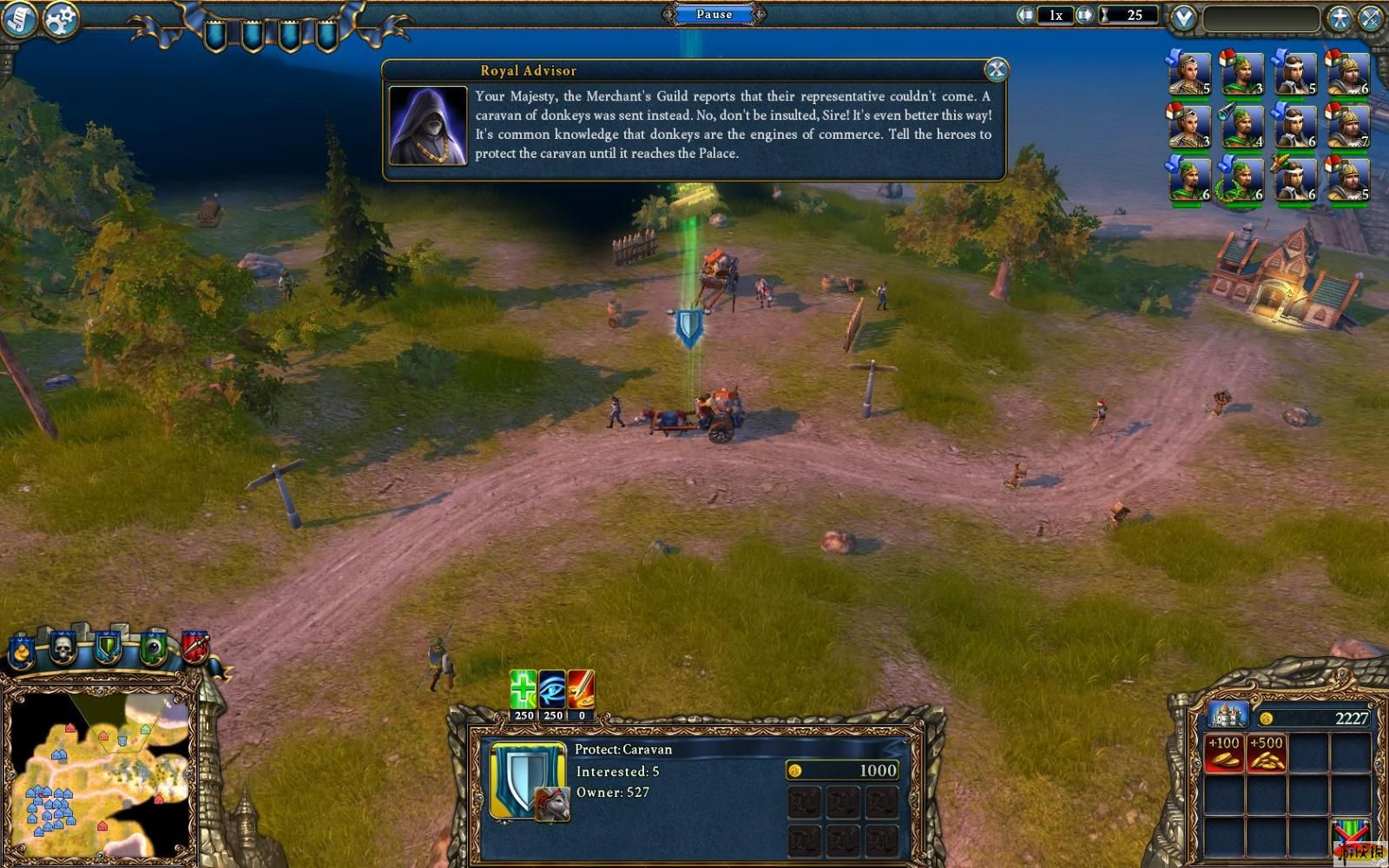Cast the green cross heal spell
This screenshot has width=1389, height=868.
pos(523,689)
